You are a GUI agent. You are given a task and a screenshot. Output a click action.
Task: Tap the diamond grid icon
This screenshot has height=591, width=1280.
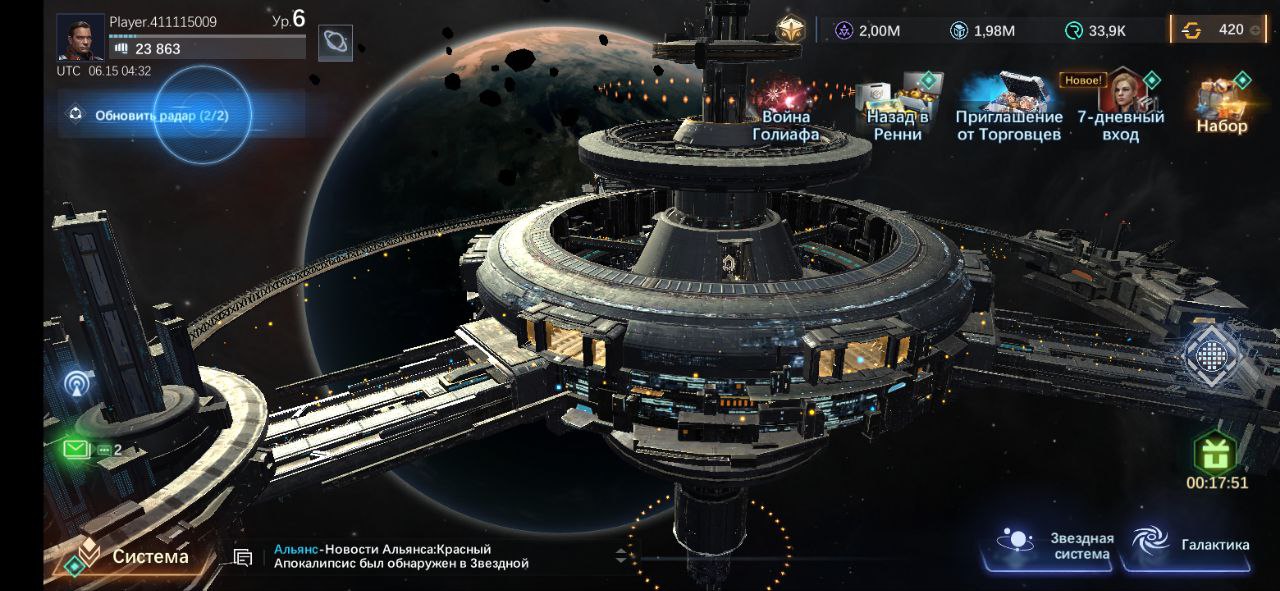1212,355
